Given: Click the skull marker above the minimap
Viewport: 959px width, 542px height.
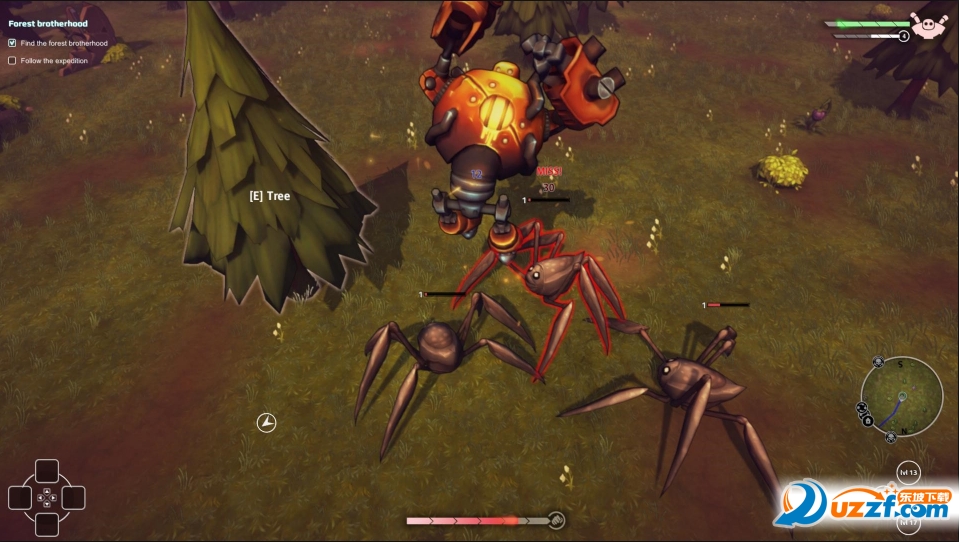Looking at the screenshot, I should pos(878,361).
